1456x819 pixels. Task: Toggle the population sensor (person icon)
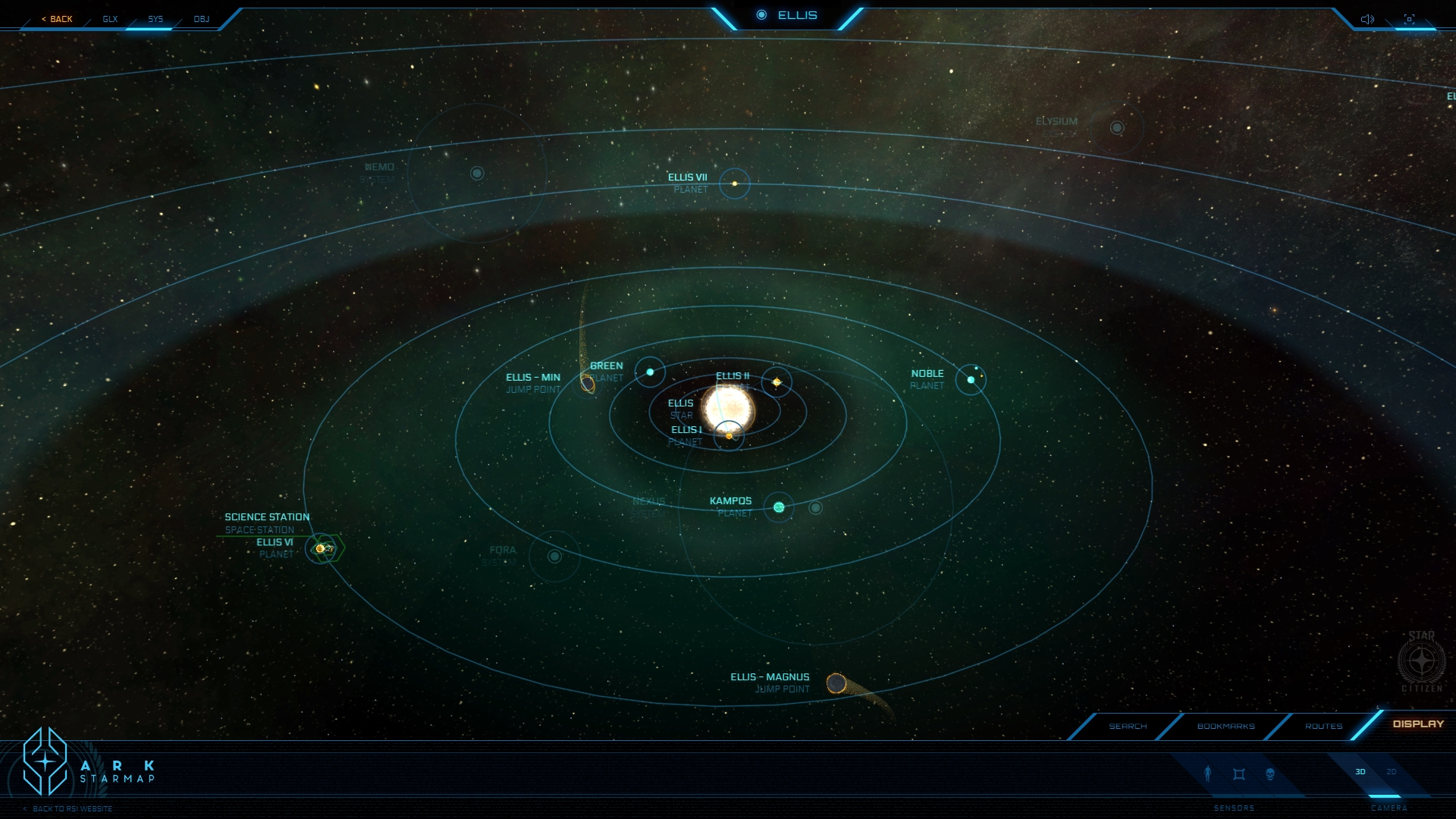coord(1208,773)
